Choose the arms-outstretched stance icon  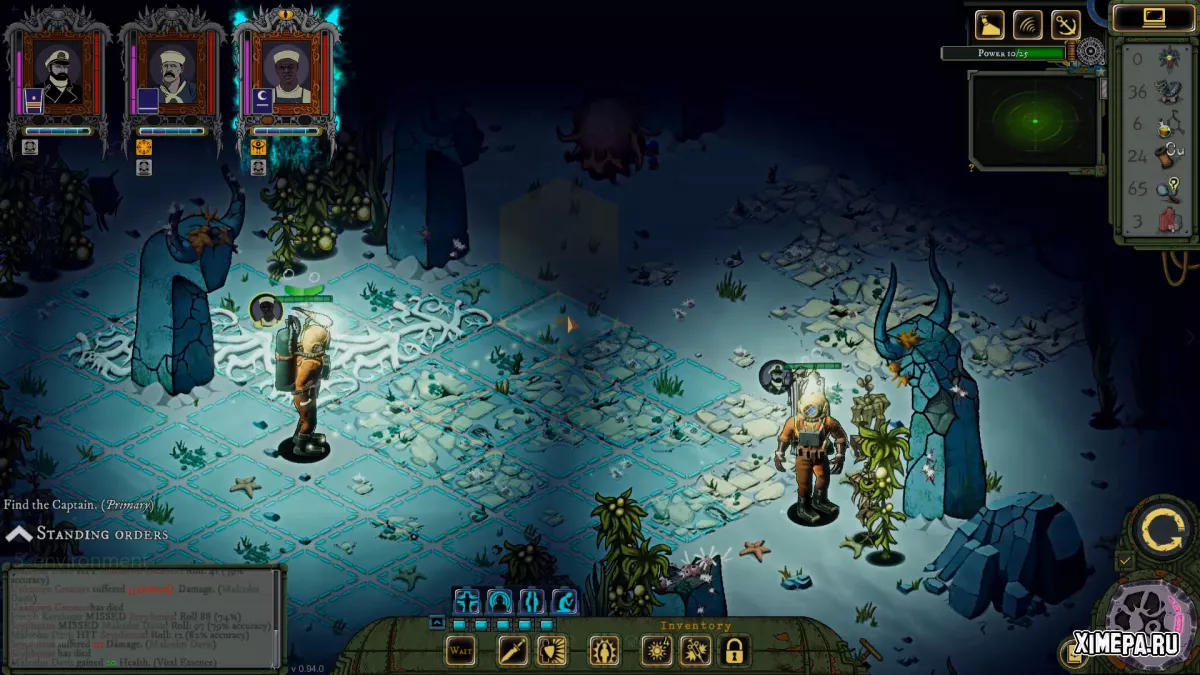coord(467,601)
